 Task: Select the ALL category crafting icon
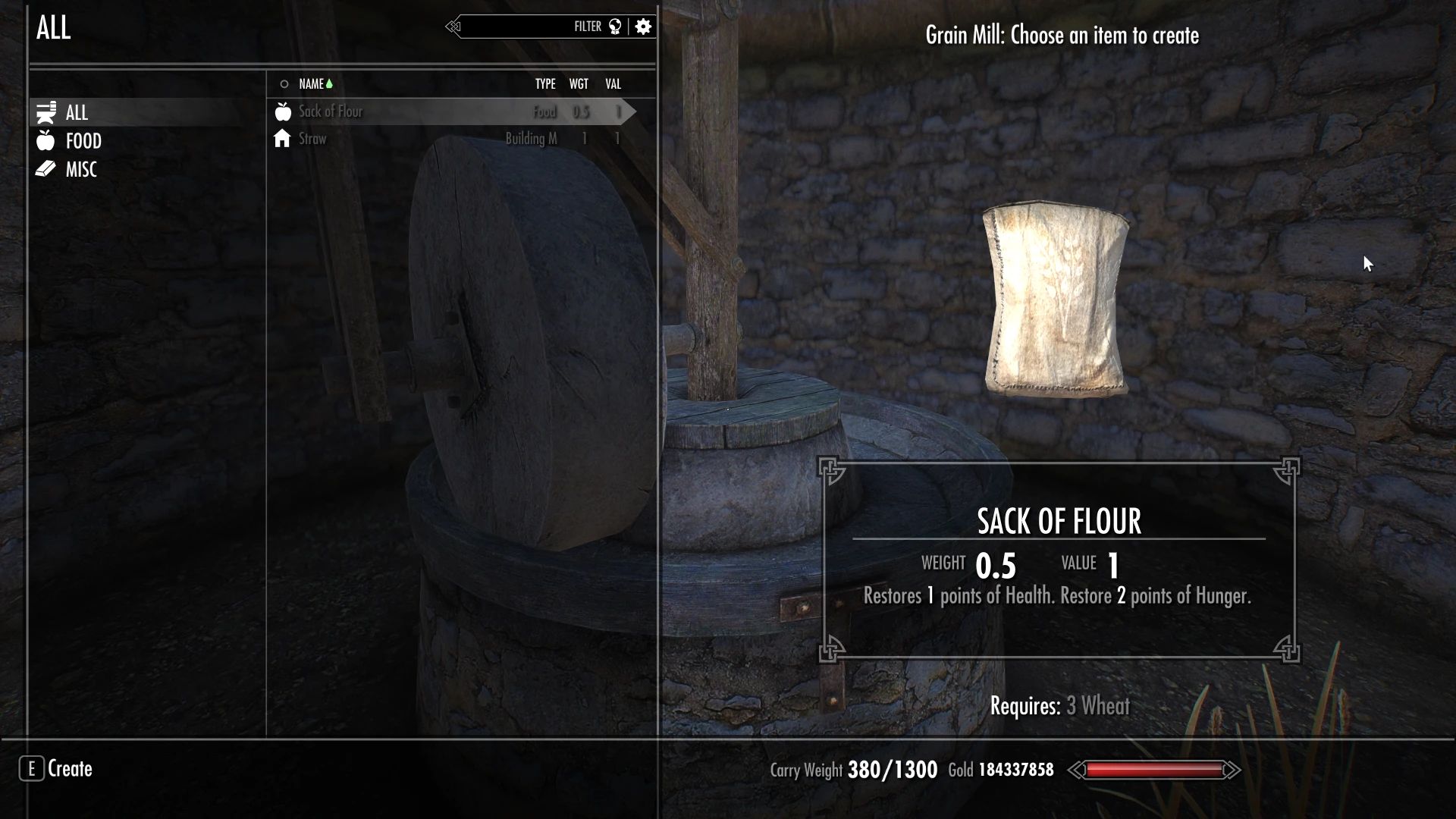tap(46, 111)
